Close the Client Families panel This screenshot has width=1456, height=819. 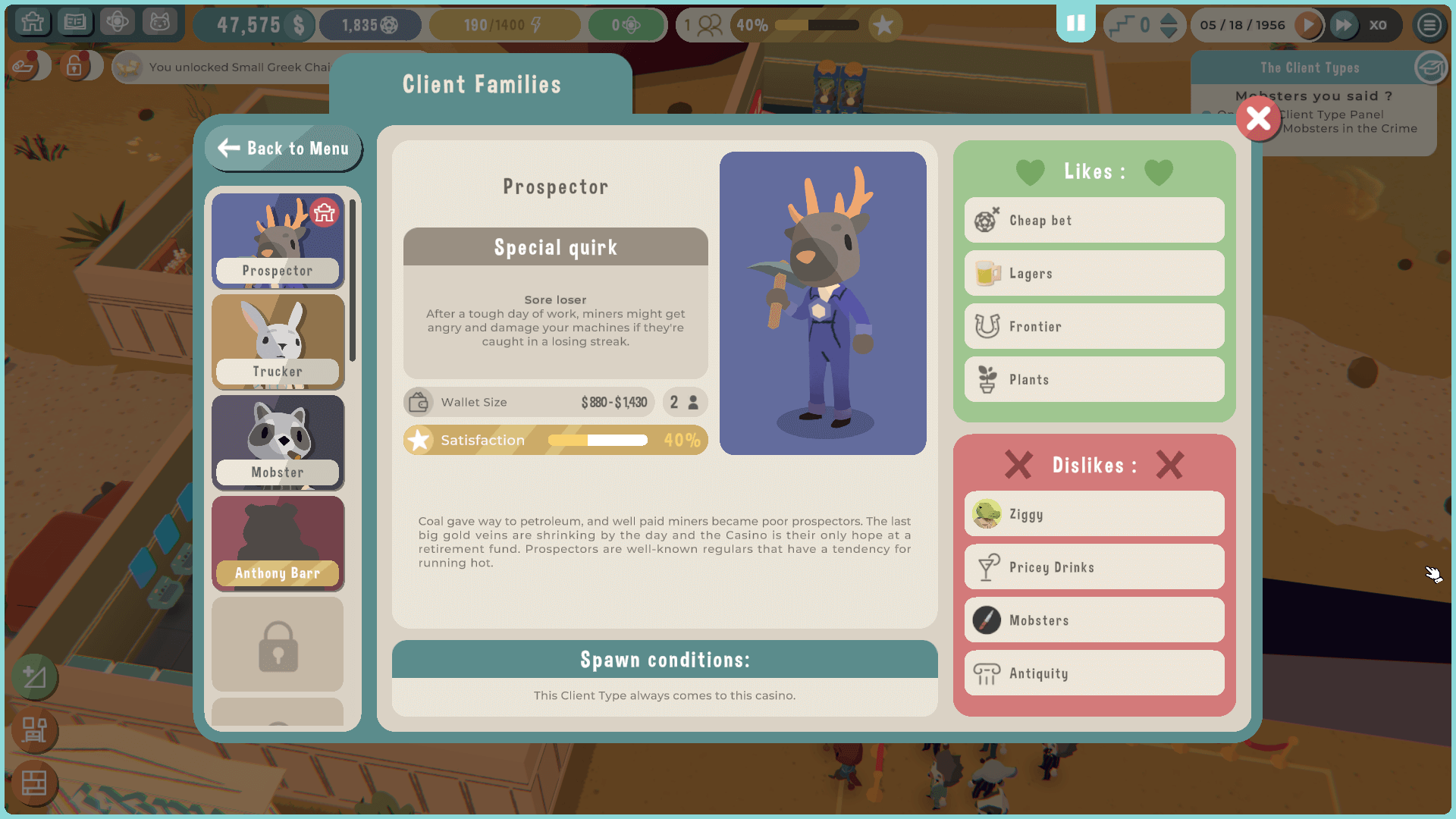[1258, 119]
